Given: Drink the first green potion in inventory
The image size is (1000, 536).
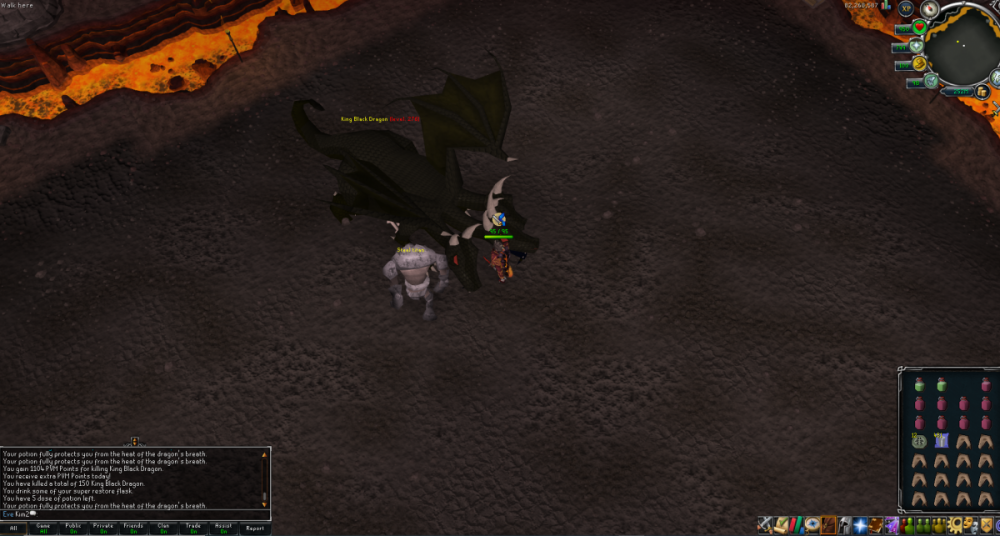Looking at the screenshot, I should [x=917, y=384].
